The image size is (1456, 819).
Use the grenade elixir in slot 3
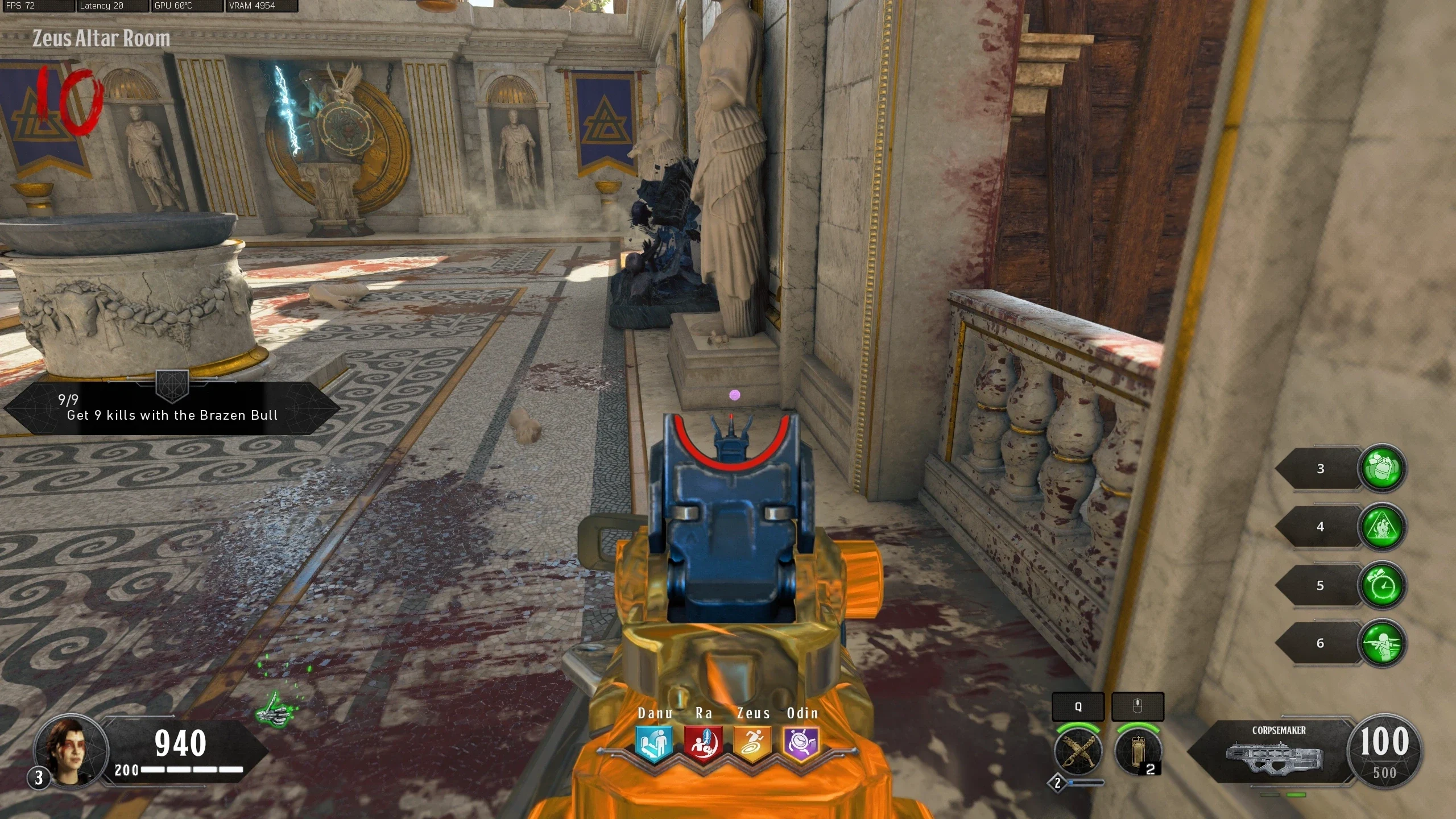1382,469
